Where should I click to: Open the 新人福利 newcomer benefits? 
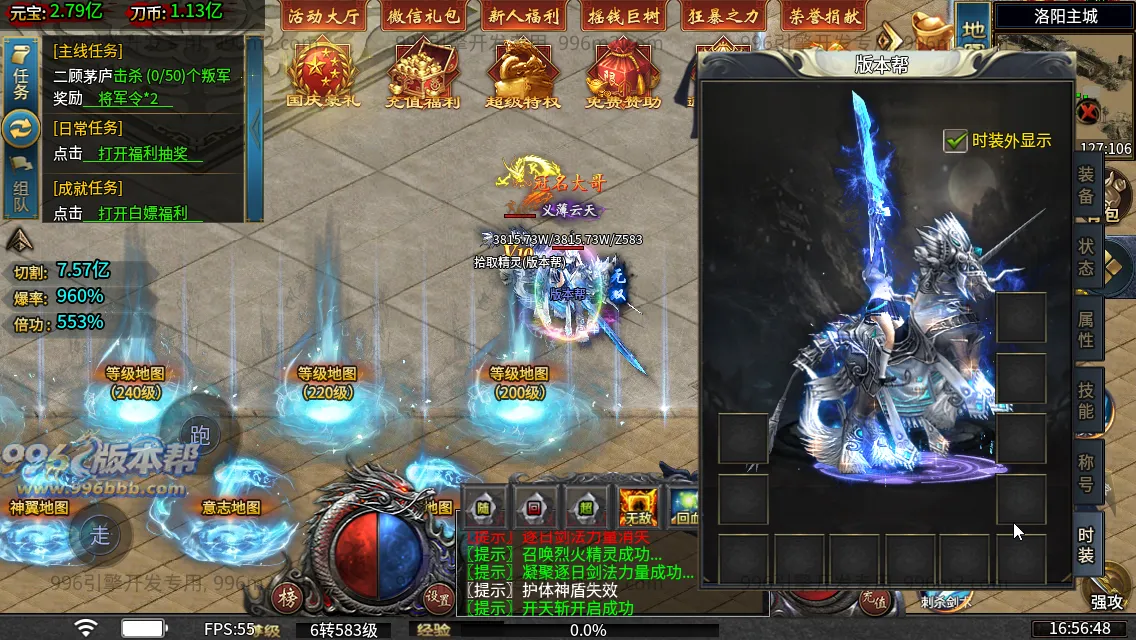[x=524, y=16]
